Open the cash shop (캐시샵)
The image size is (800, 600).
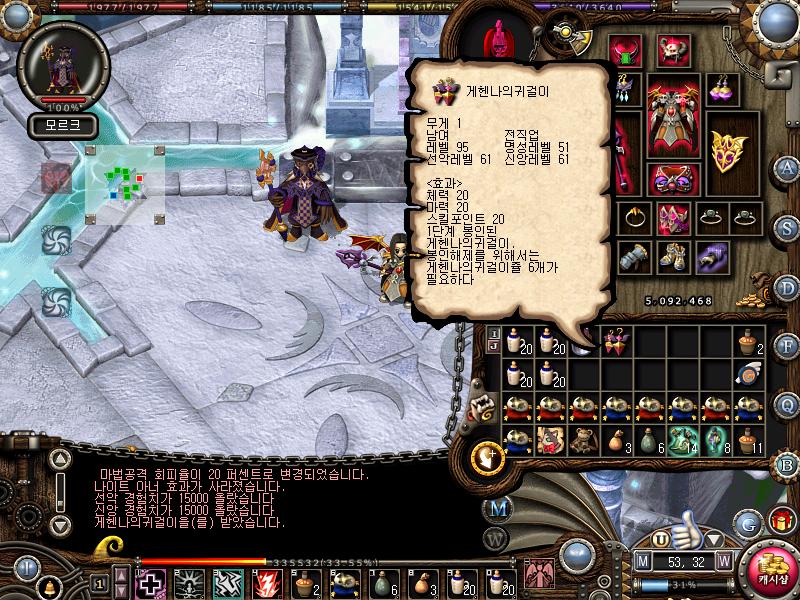pos(768,567)
